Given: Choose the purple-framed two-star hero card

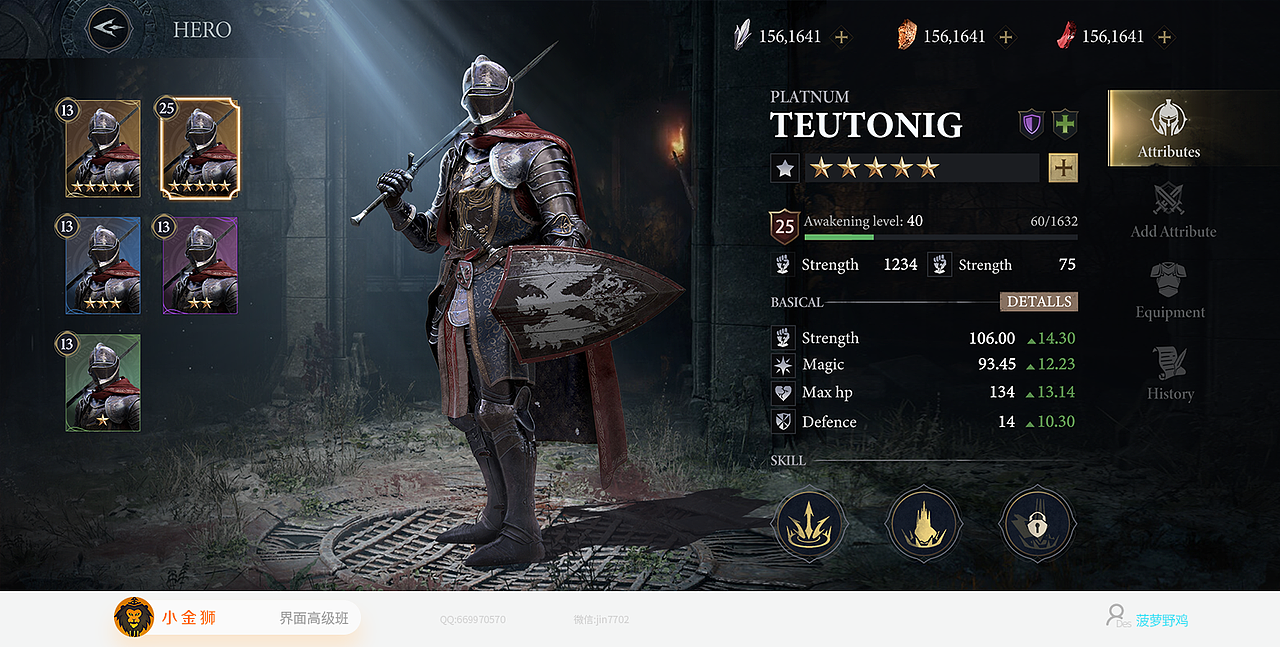Looking at the screenshot, I should click(x=199, y=266).
